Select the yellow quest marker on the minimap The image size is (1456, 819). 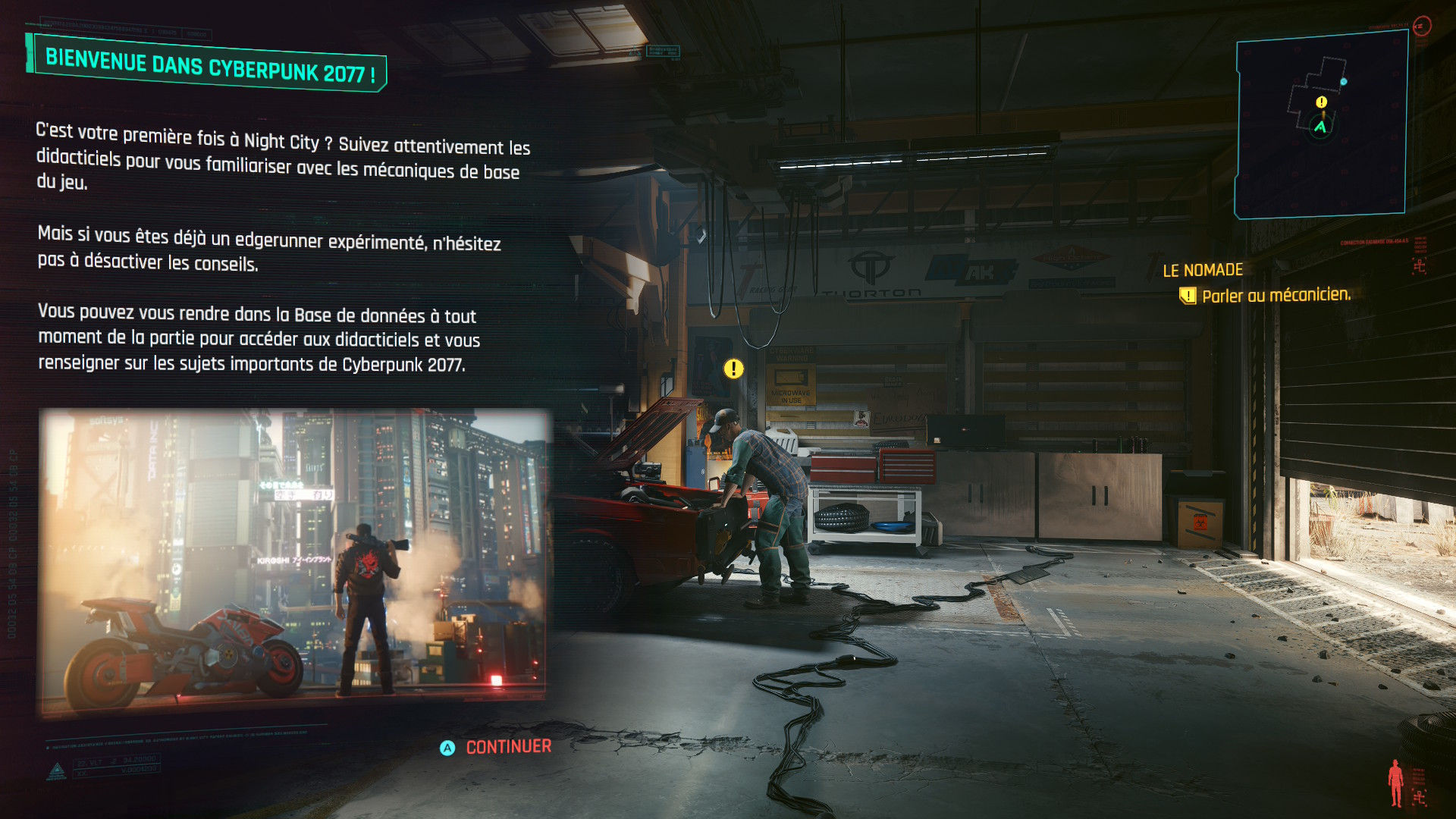[x=1322, y=102]
